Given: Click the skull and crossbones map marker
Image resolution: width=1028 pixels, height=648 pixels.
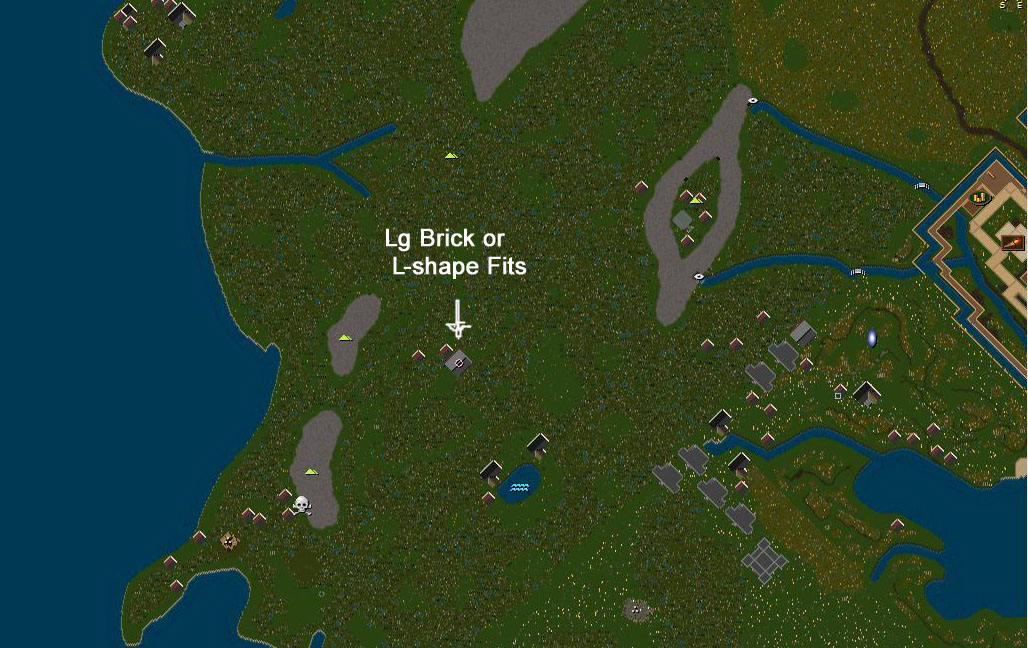Looking at the screenshot, I should [x=302, y=505].
